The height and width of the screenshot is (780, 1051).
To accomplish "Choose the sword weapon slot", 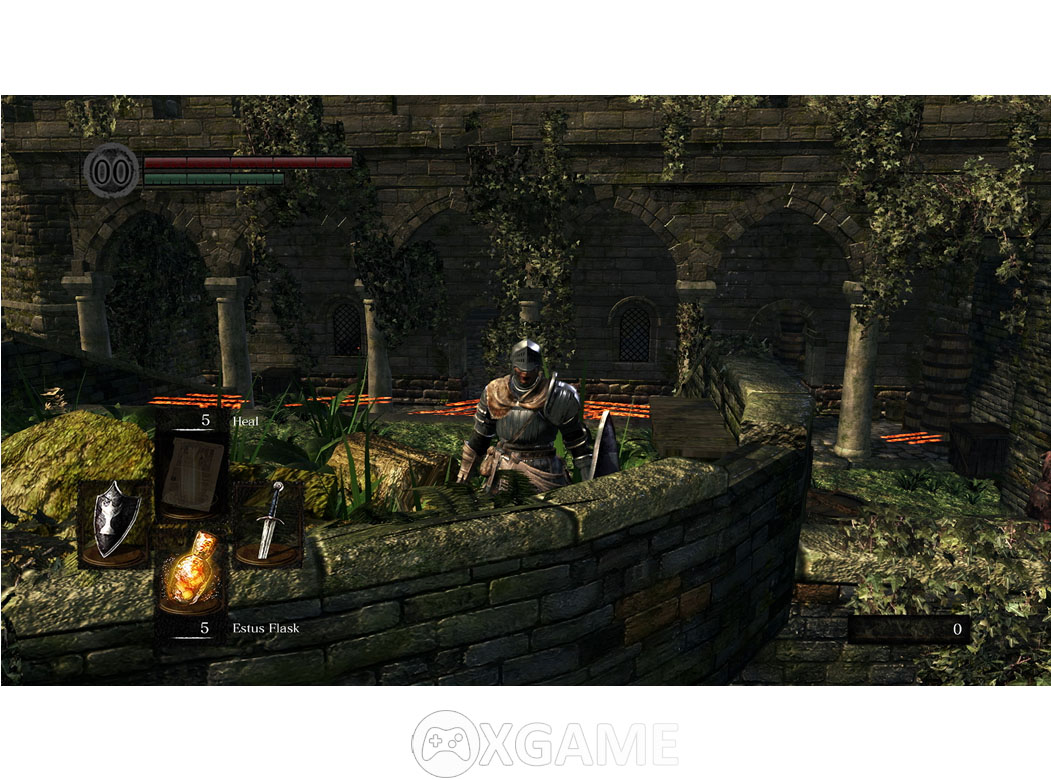I will 268,524.
